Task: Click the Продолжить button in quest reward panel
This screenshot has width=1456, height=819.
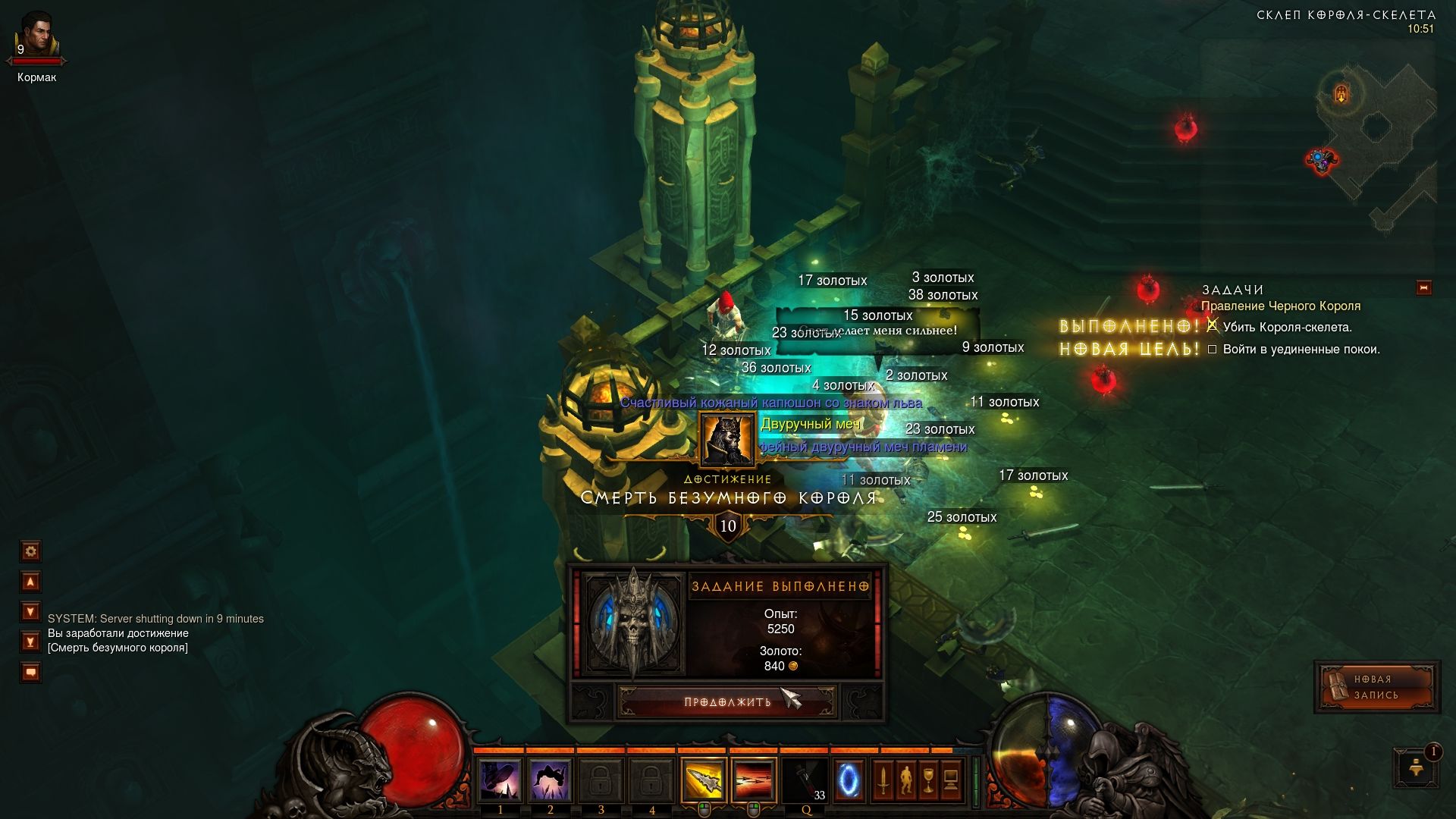Action: pyautogui.click(x=727, y=701)
